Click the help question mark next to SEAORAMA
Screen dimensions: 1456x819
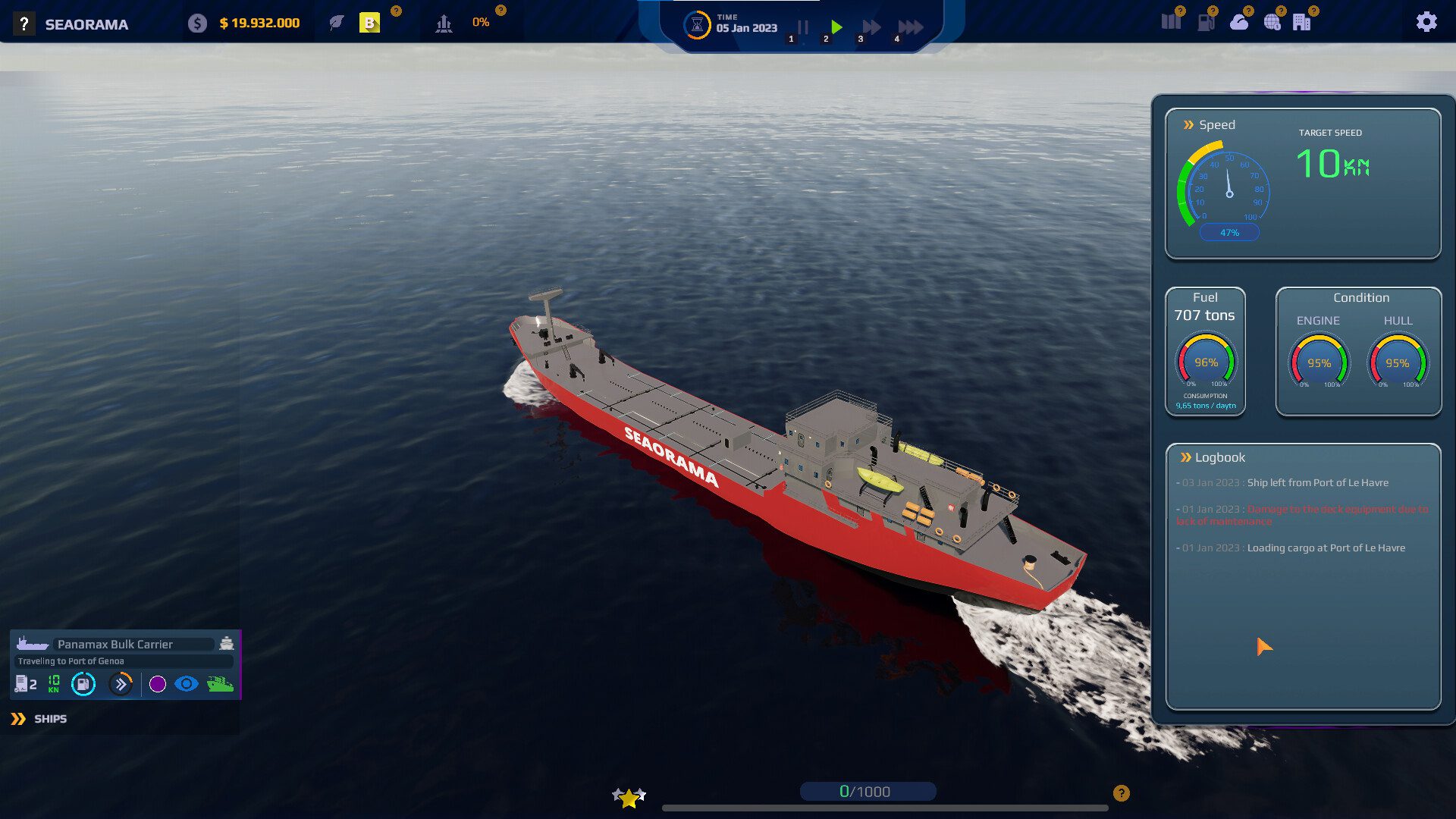pos(22,24)
